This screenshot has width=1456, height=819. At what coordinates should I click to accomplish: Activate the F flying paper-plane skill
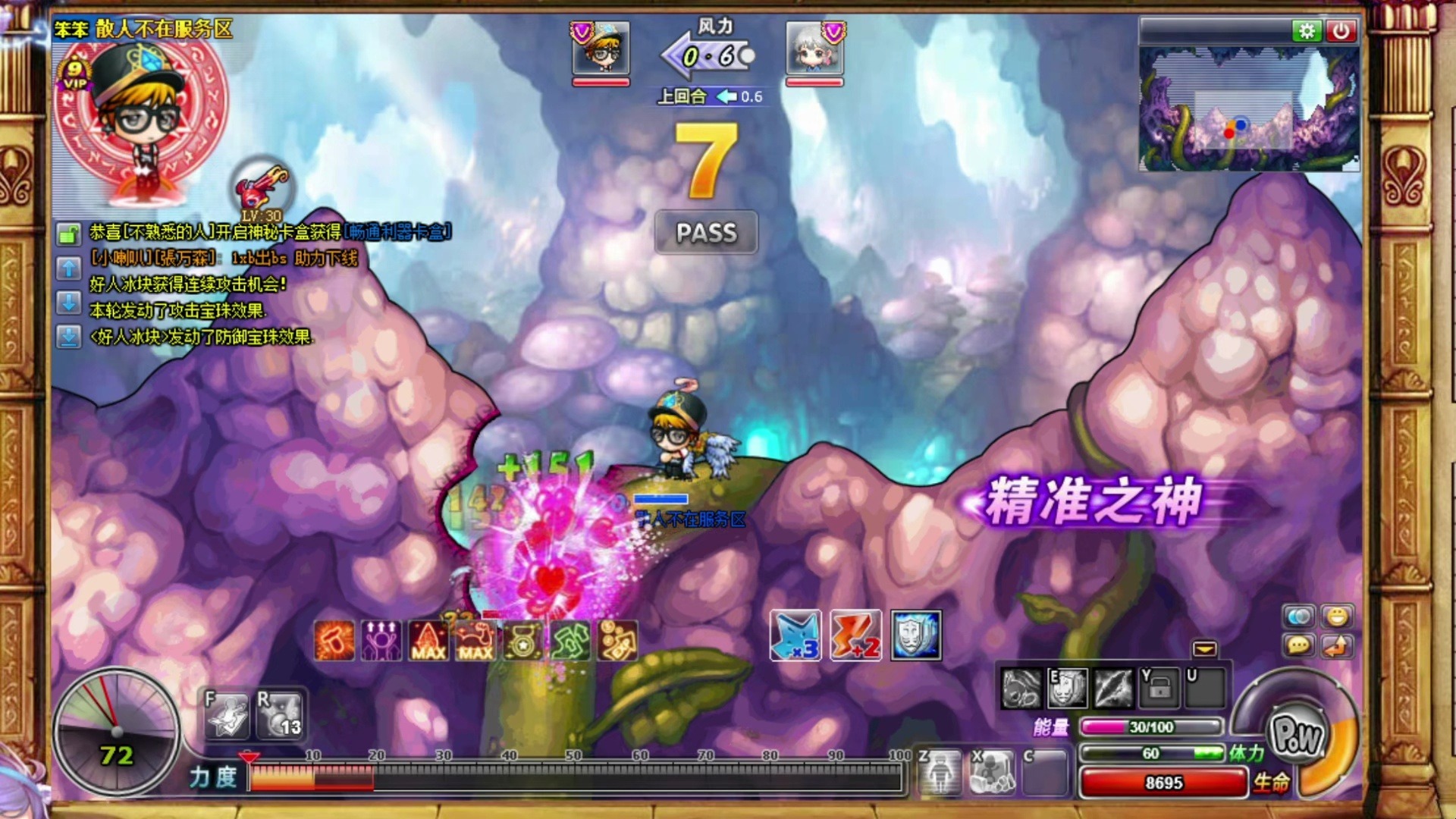click(227, 714)
